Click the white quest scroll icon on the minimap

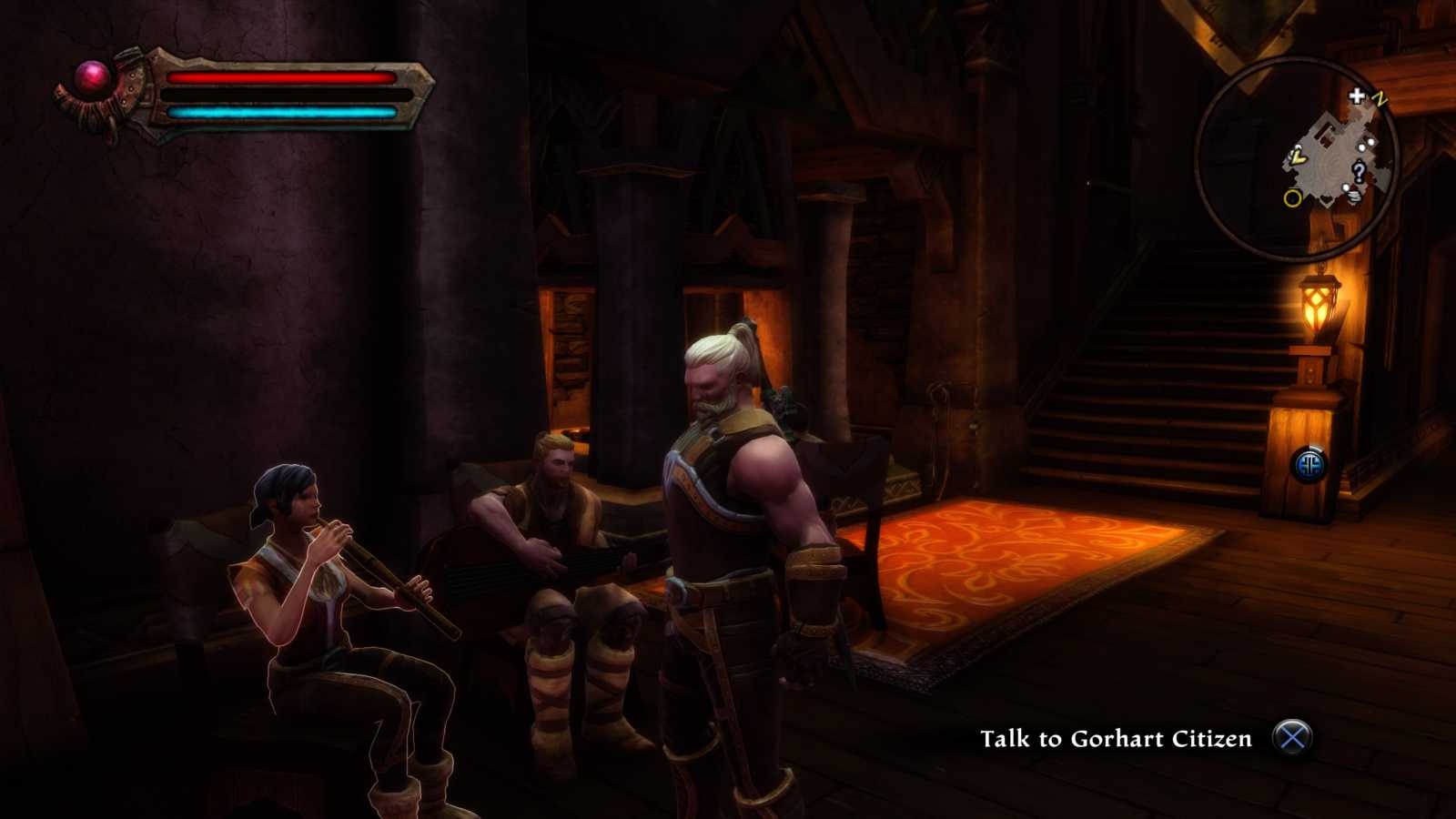point(1354,194)
